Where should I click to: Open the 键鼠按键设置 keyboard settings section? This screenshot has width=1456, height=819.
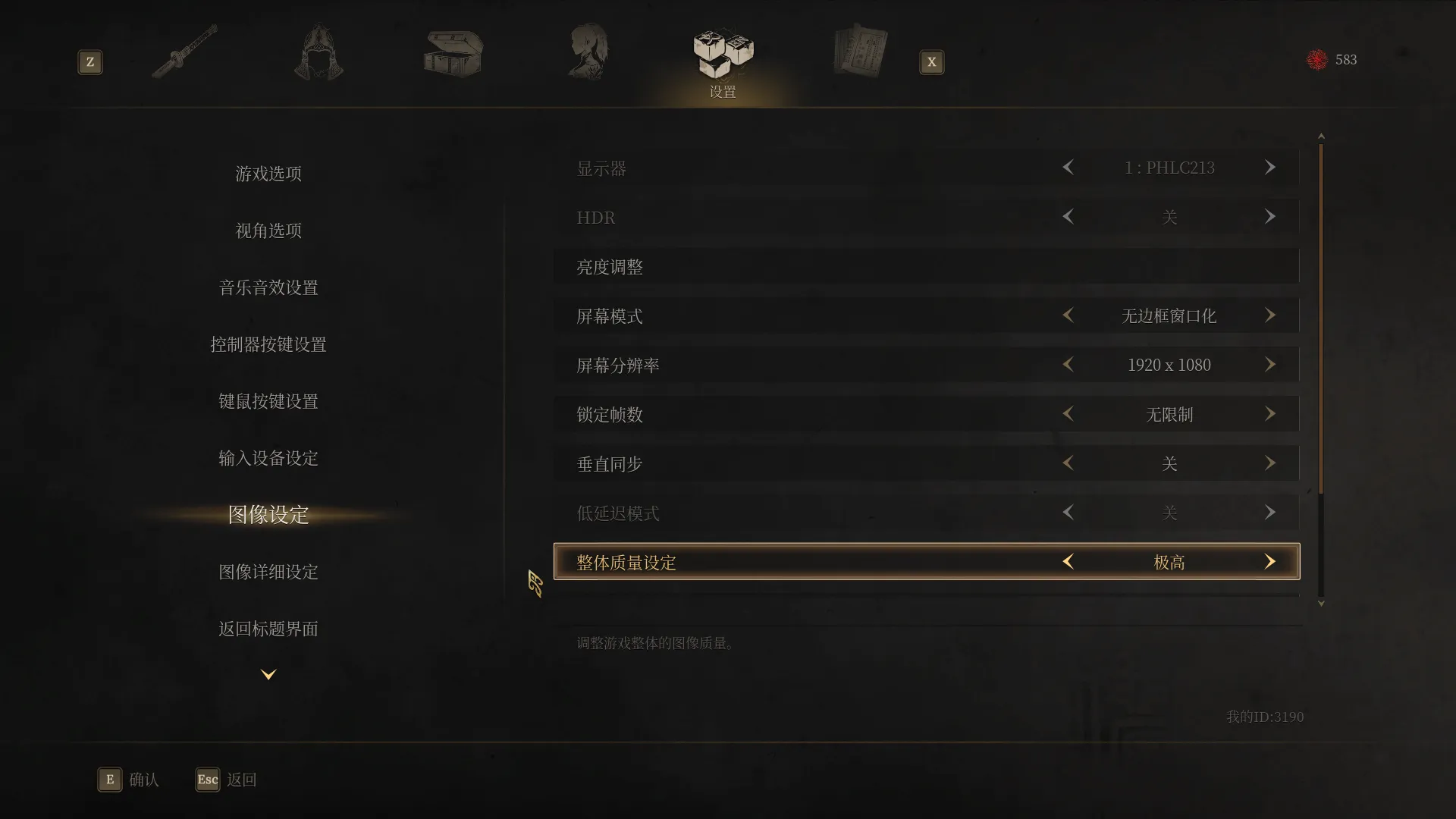(x=267, y=401)
